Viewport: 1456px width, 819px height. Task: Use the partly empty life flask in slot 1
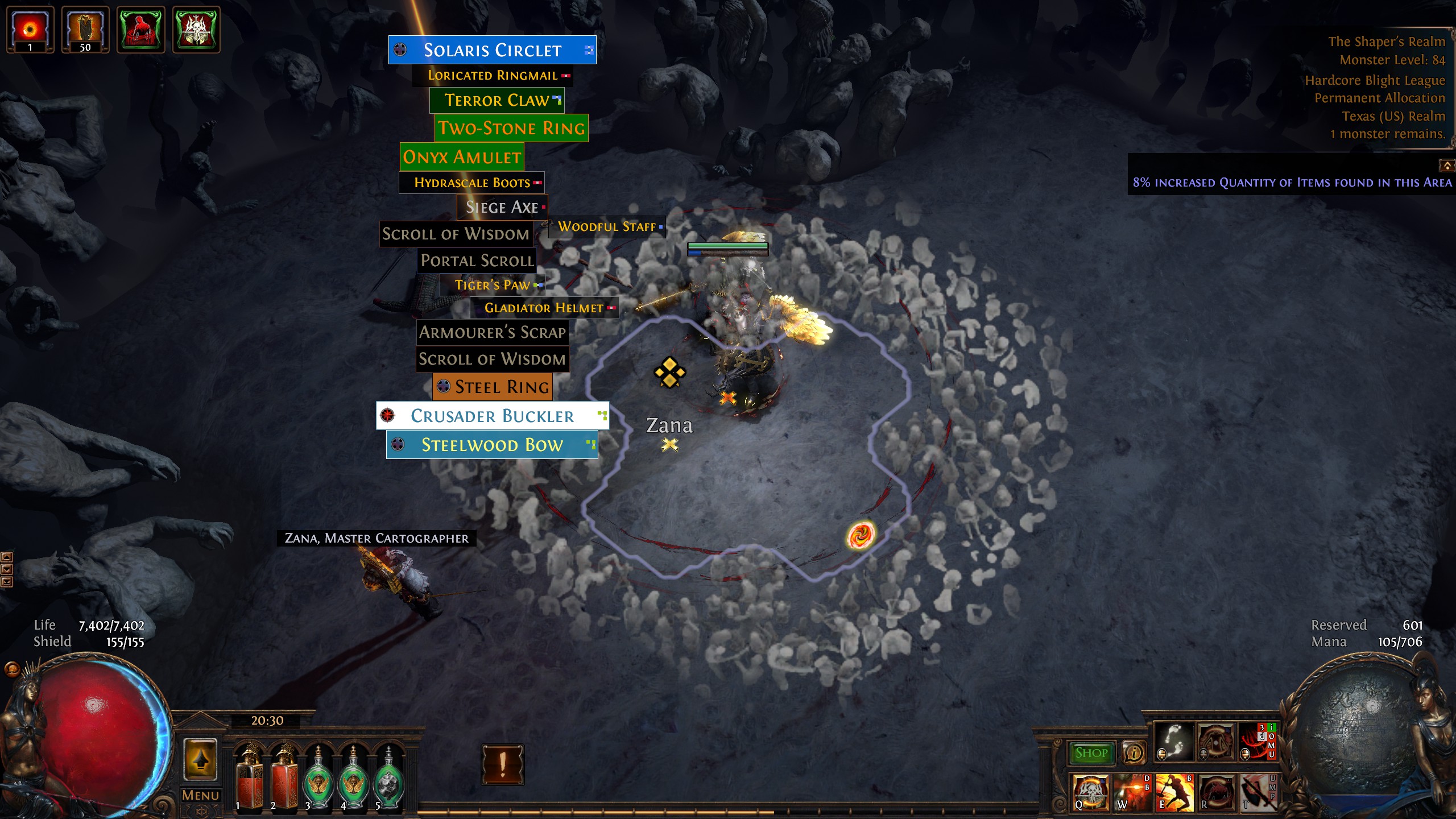[249, 778]
